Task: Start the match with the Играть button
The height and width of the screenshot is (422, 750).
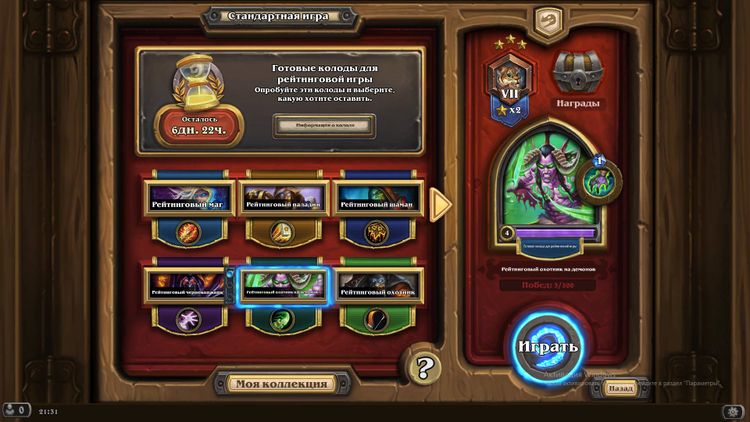Action: [x=547, y=347]
